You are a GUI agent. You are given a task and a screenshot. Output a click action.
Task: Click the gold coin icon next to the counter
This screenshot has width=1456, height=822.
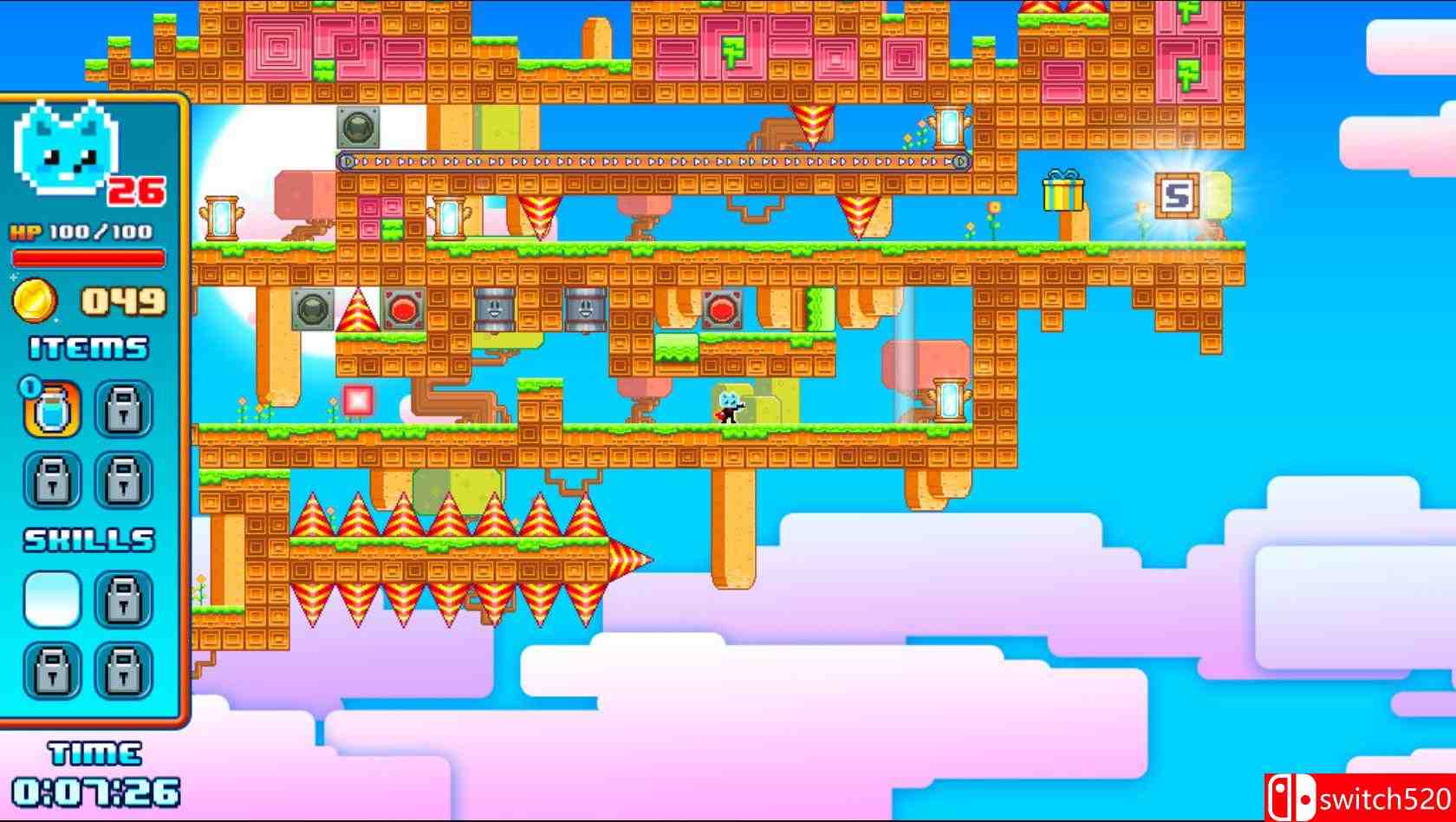36,301
